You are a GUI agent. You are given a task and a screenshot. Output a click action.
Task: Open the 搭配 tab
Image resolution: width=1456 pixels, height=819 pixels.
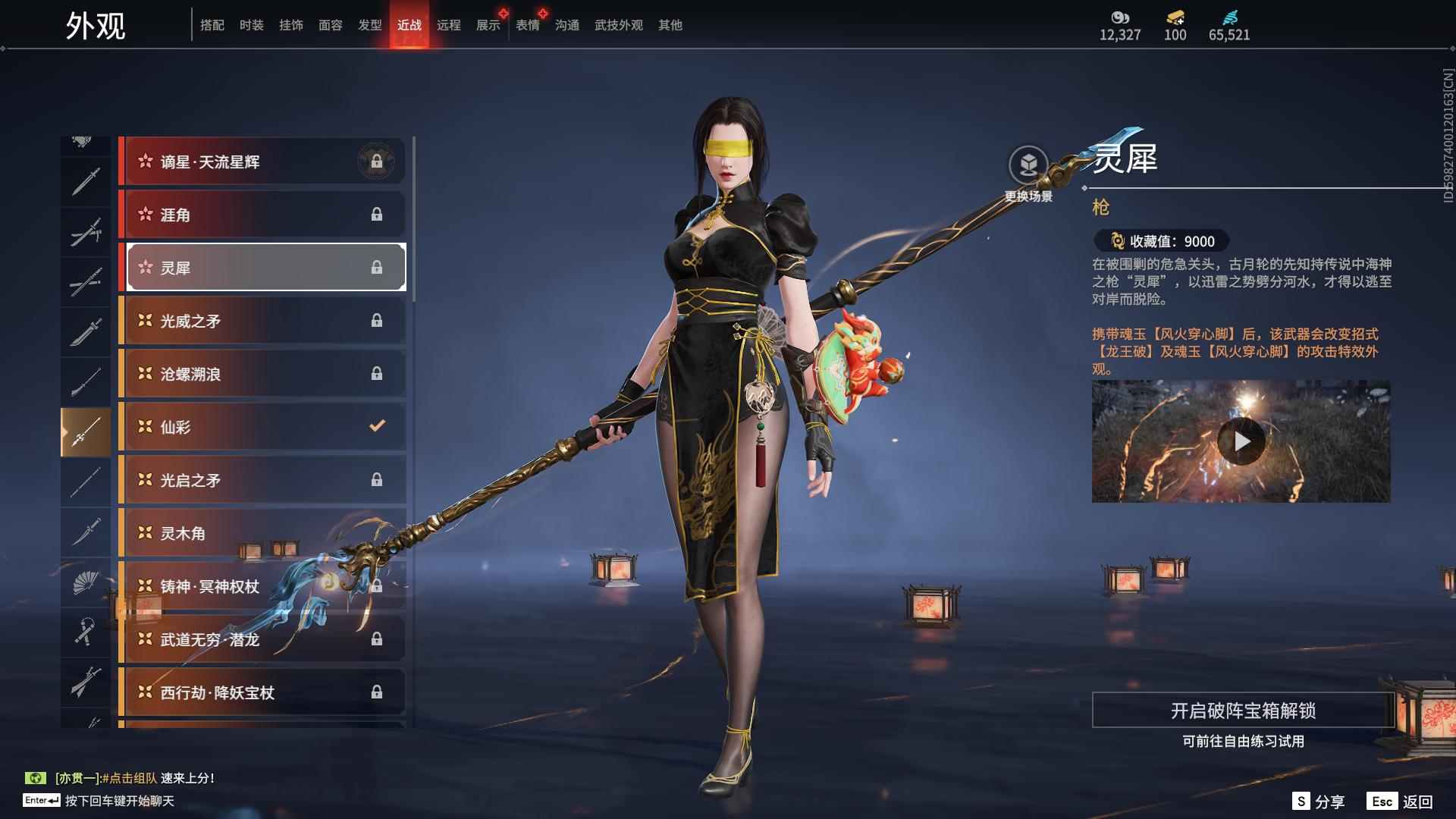[x=212, y=25]
